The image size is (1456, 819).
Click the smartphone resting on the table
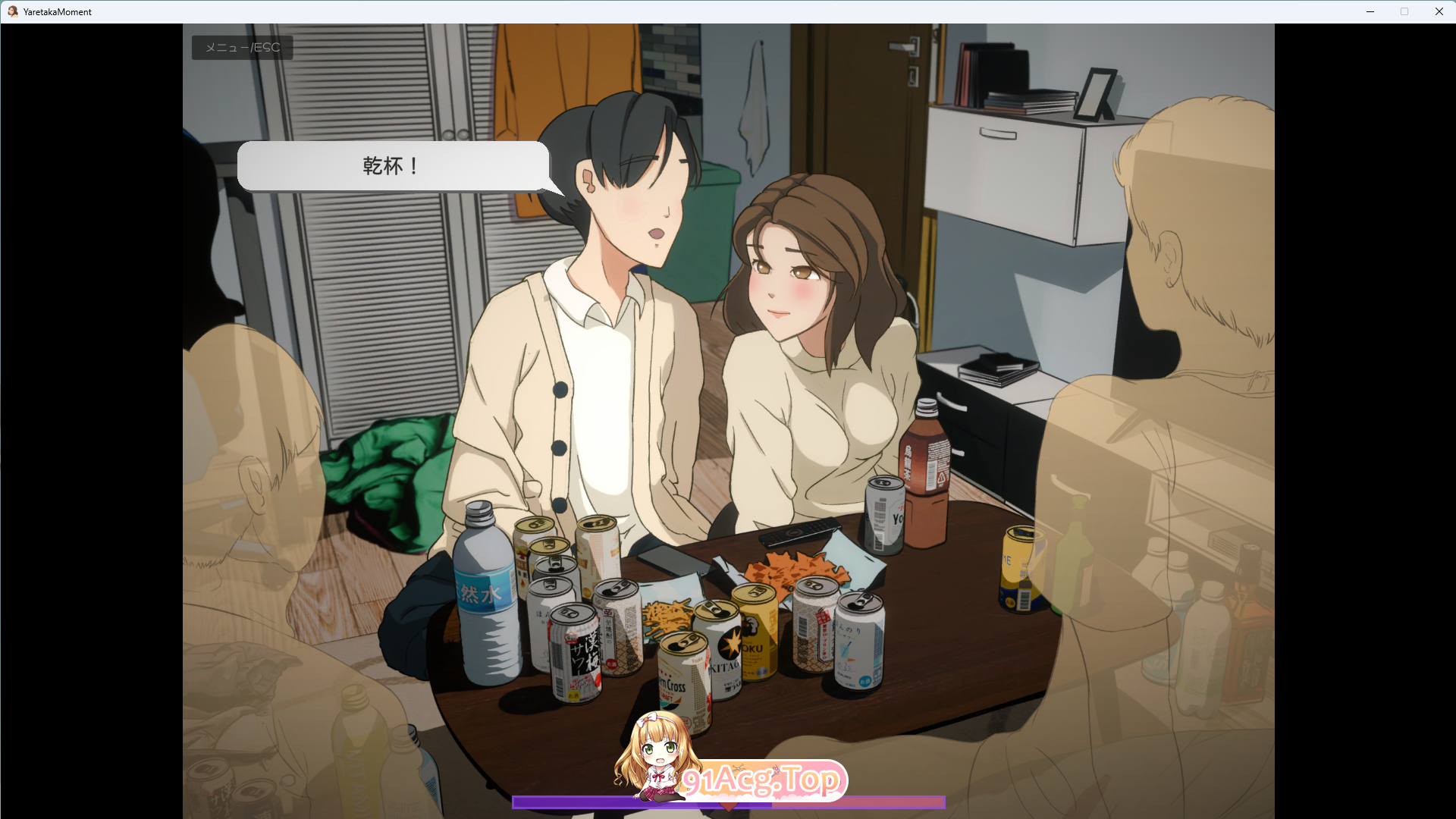pyautogui.click(x=675, y=561)
